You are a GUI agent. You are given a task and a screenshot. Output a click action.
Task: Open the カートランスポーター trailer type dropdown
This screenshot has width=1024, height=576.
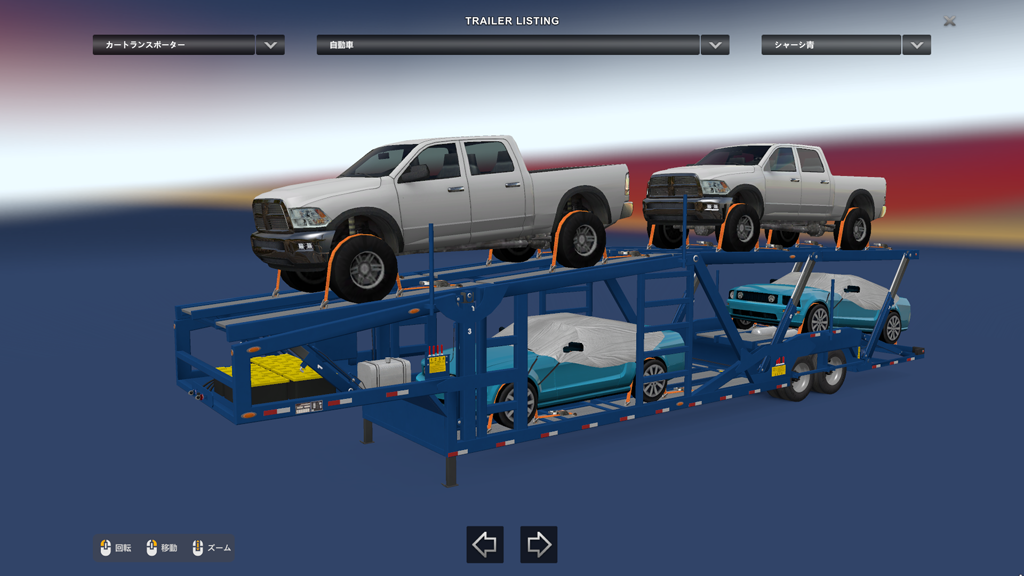270,45
